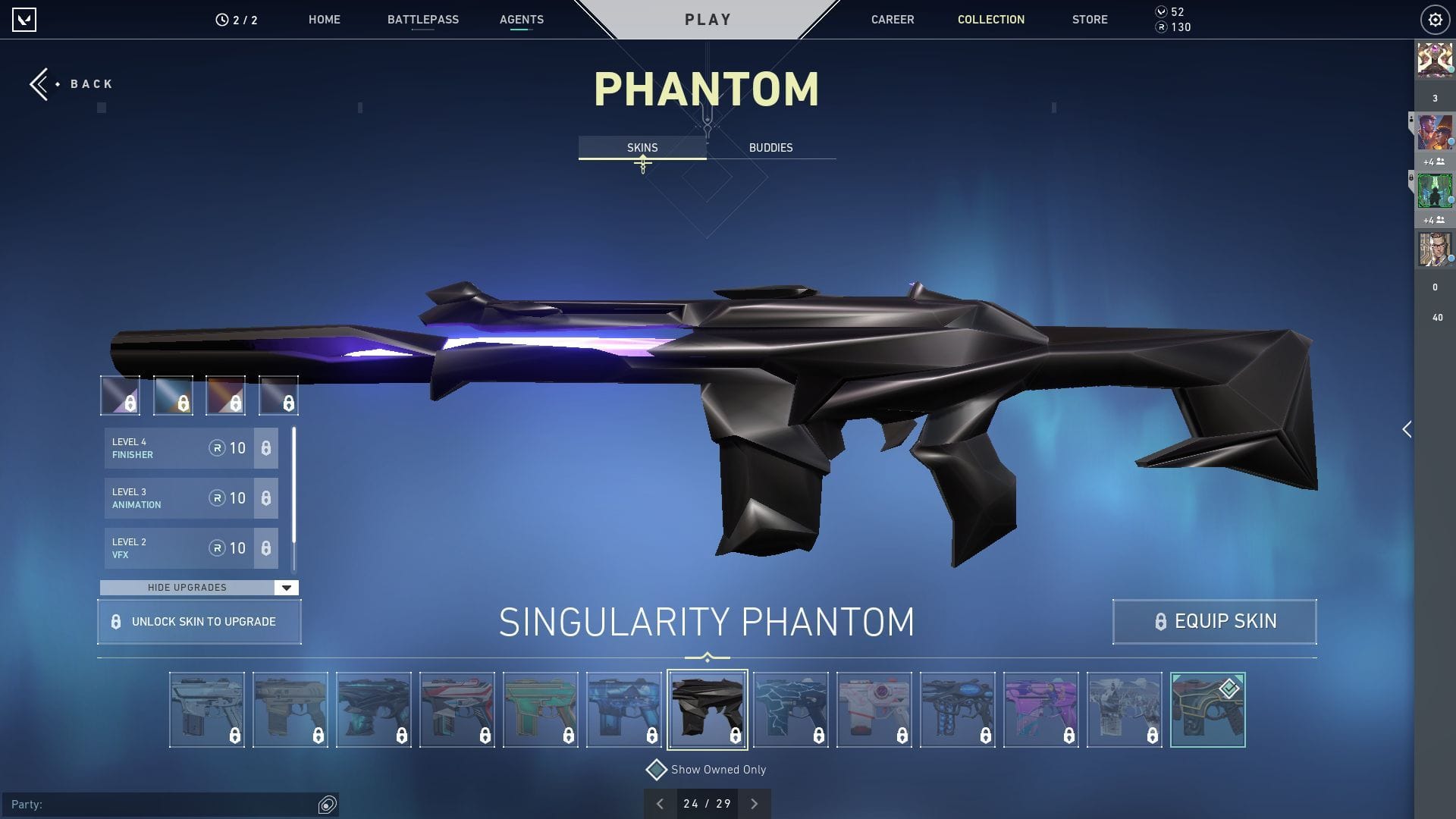The image size is (1456, 819).
Task: Open the Collection menu item
Action: [x=990, y=20]
